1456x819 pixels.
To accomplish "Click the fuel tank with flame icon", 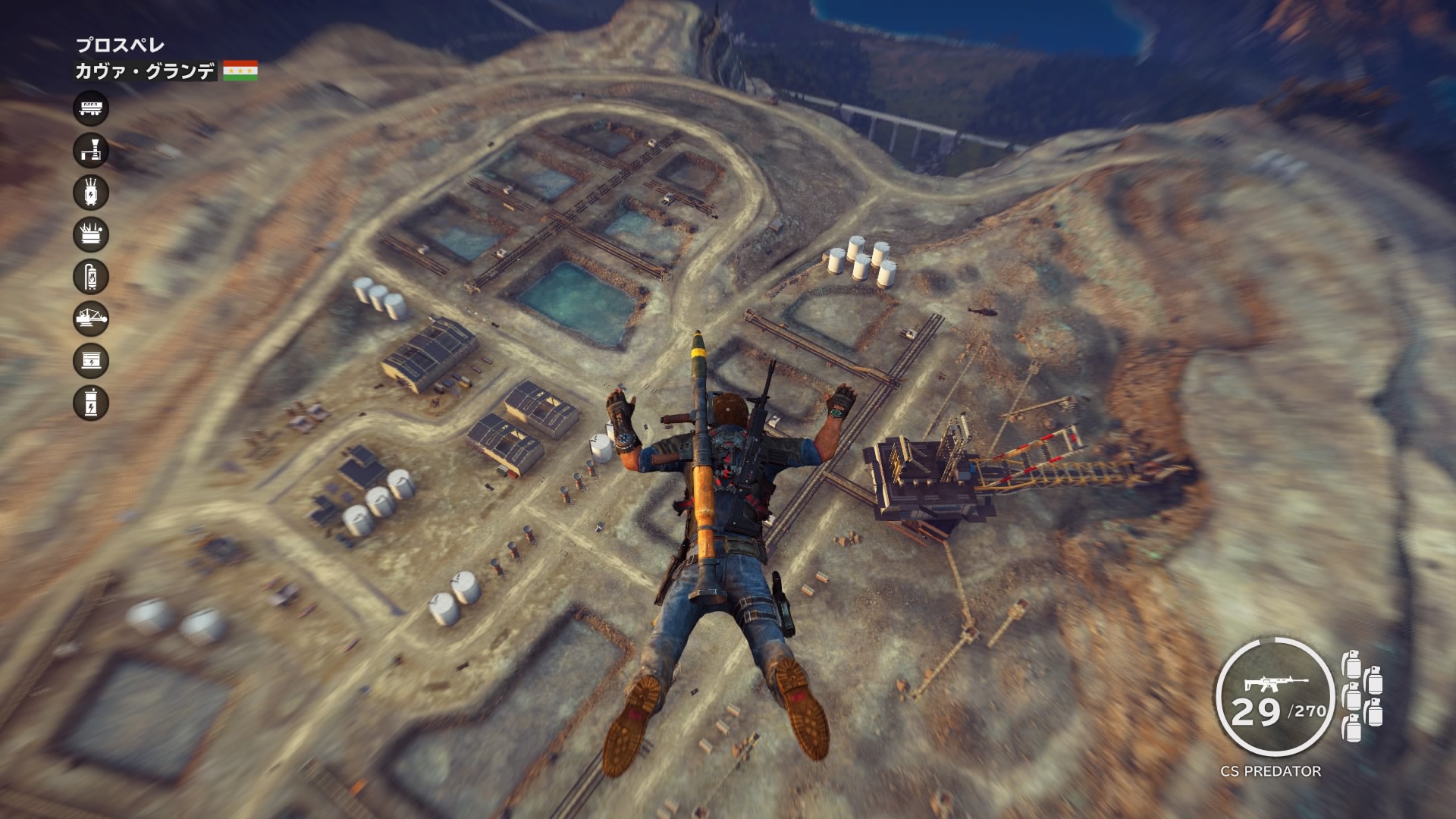I will (91, 277).
